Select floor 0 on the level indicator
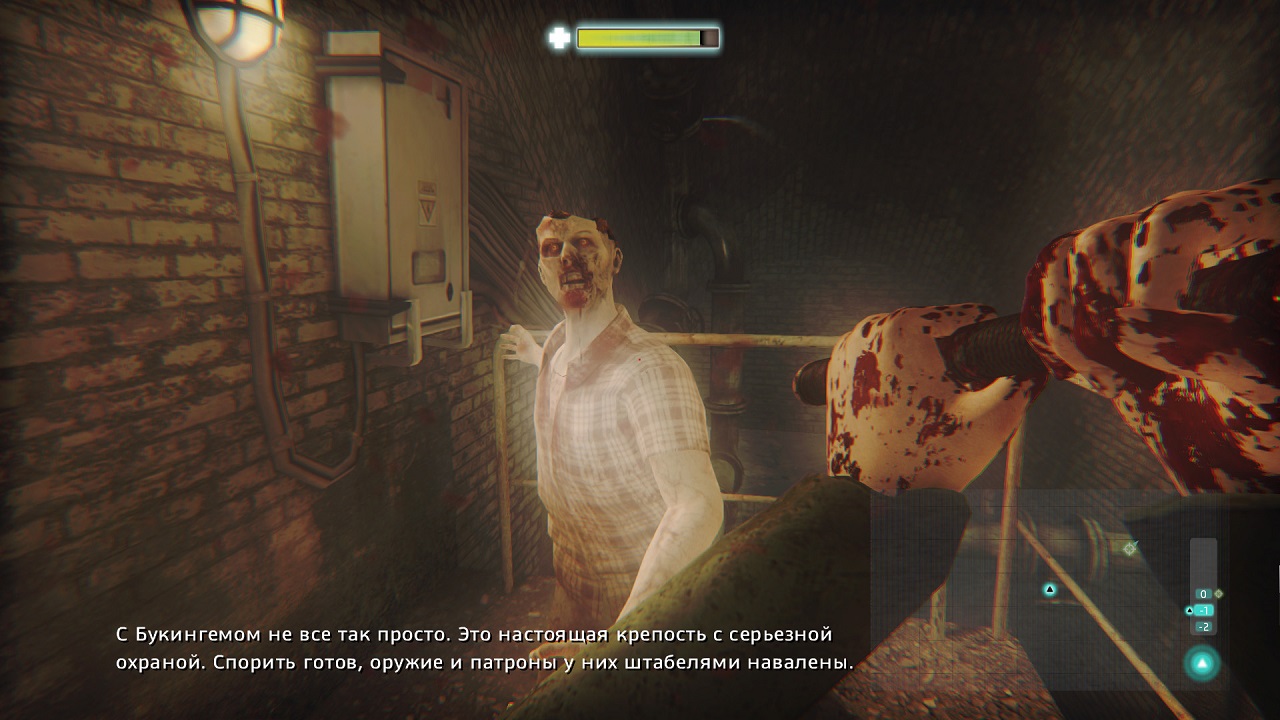 [x=1203, y=594]
